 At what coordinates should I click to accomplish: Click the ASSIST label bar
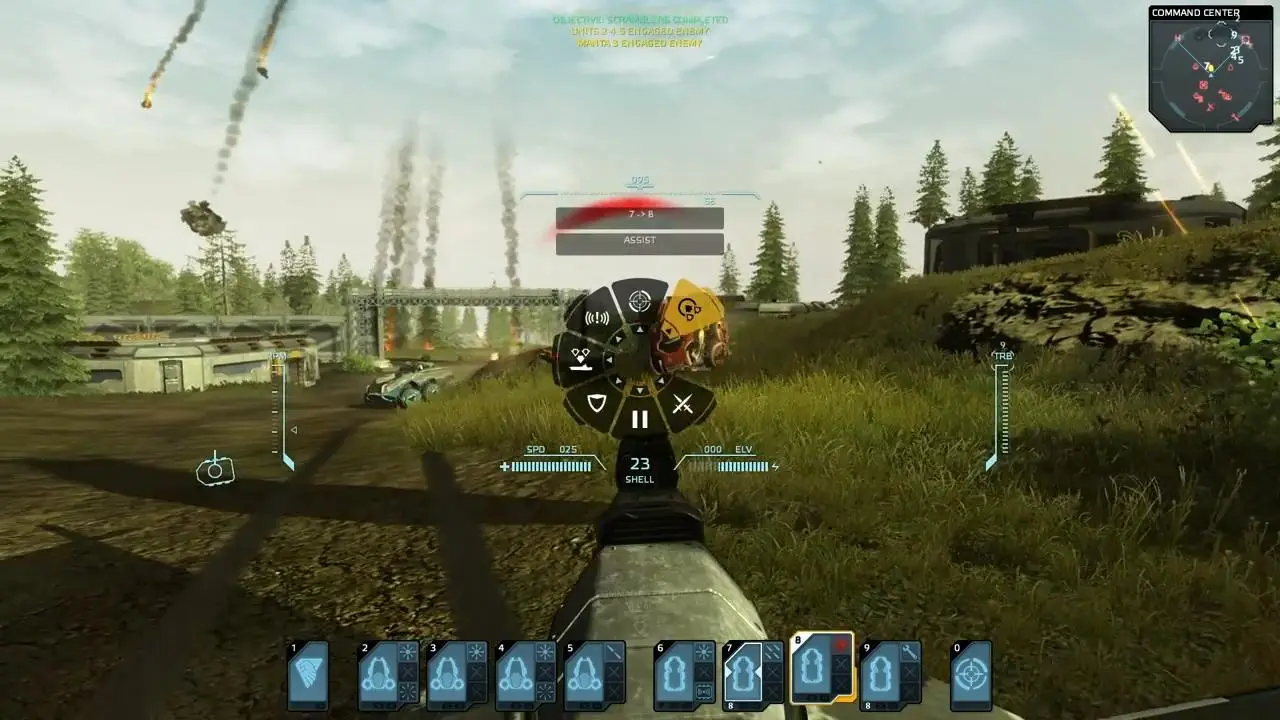pos(640,242)
